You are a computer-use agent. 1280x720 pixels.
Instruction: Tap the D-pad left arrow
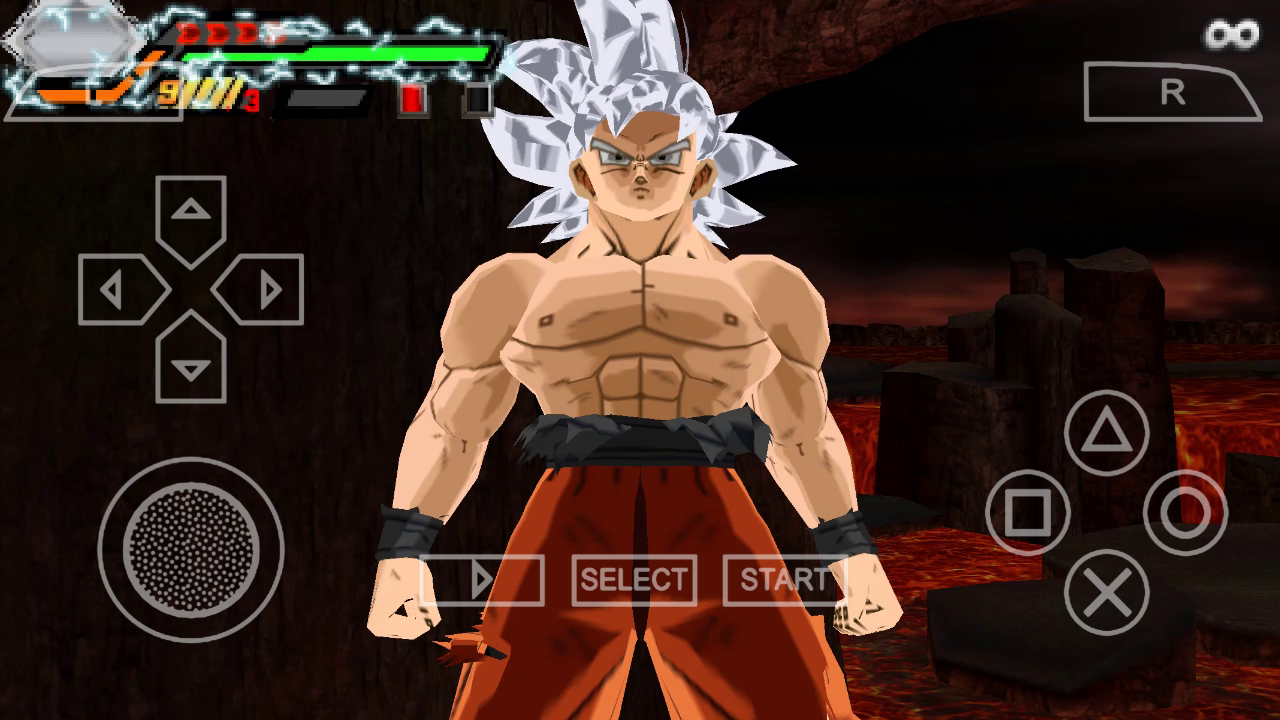click(116, 290)
